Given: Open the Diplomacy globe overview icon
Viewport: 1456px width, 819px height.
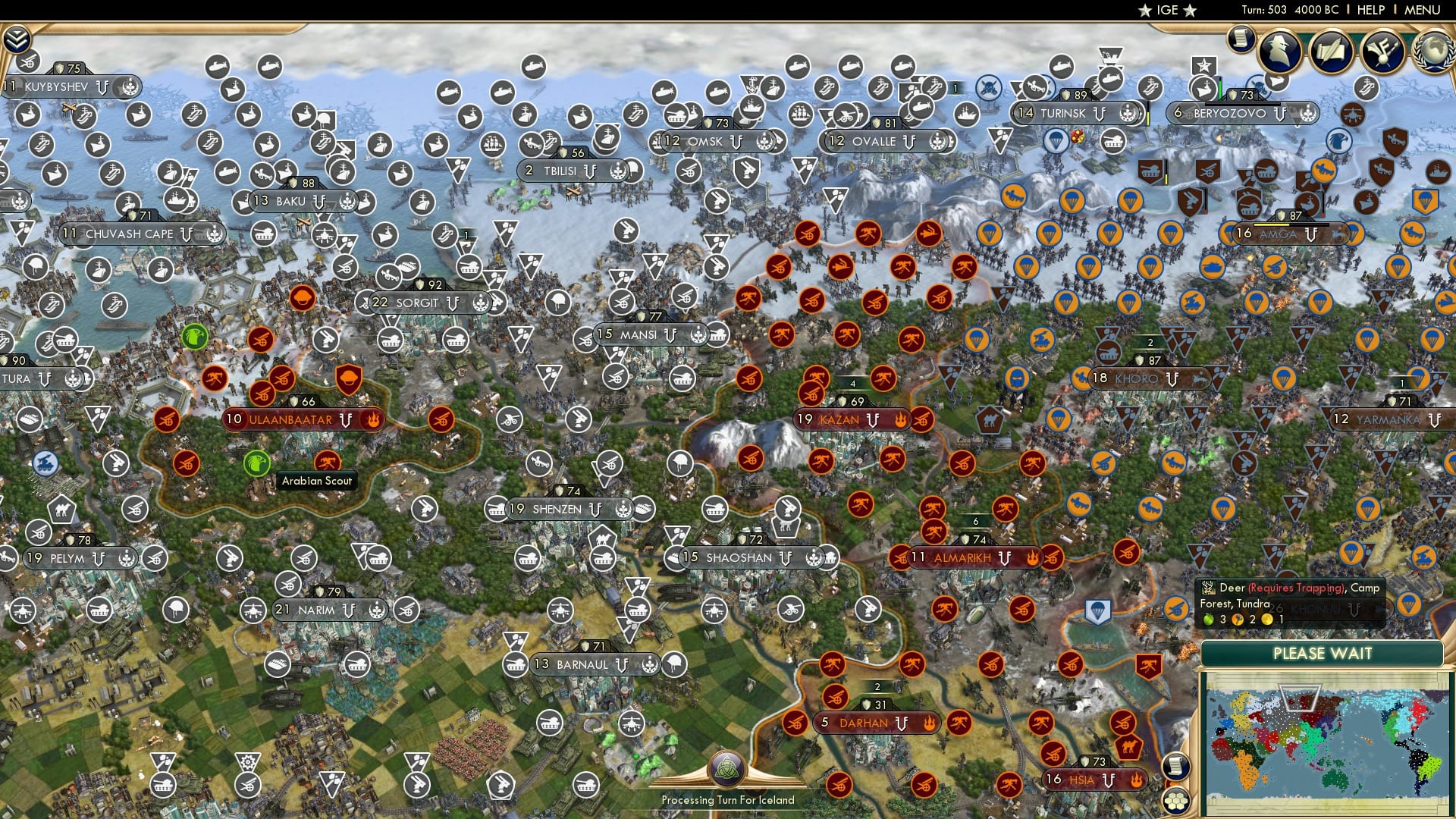Looking at the screenshot, I should point(1432,53).
